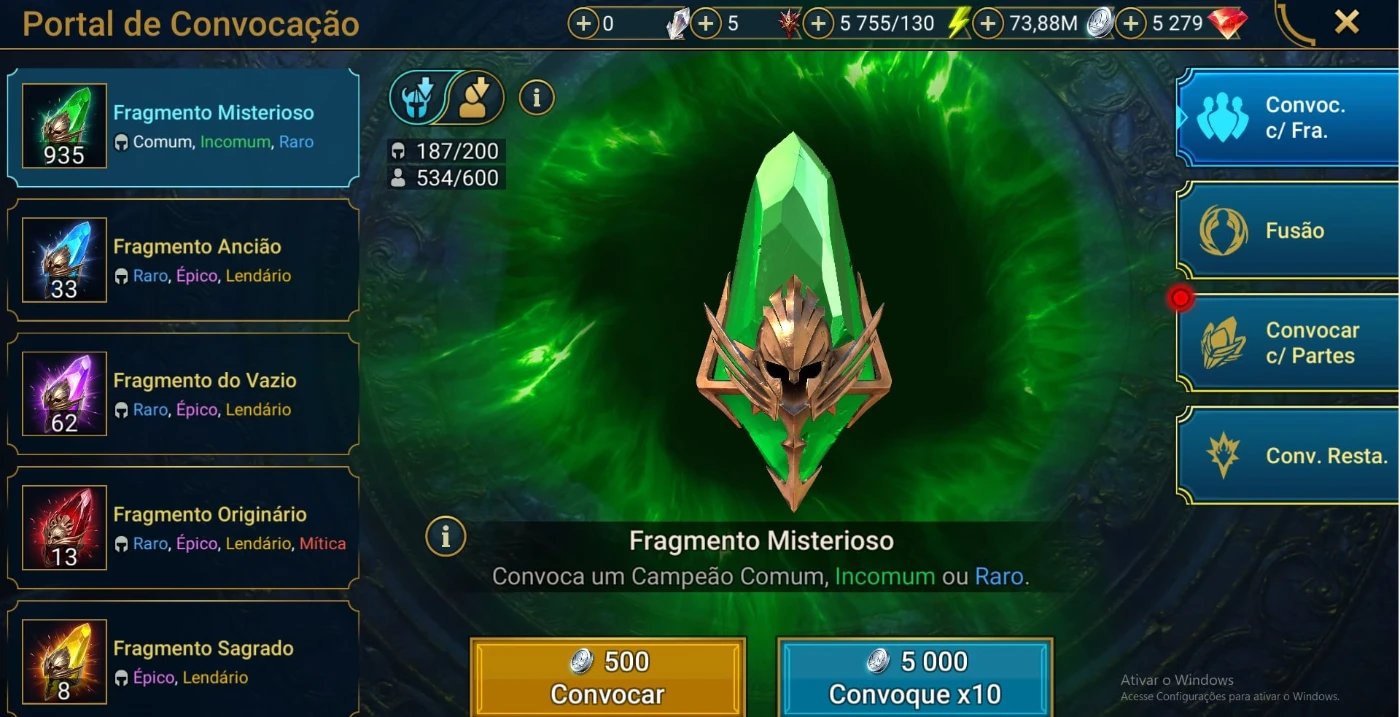The image size is (1400, 717).
Task: Close the Portal de Convocação screen
Action: [1347, 22]
